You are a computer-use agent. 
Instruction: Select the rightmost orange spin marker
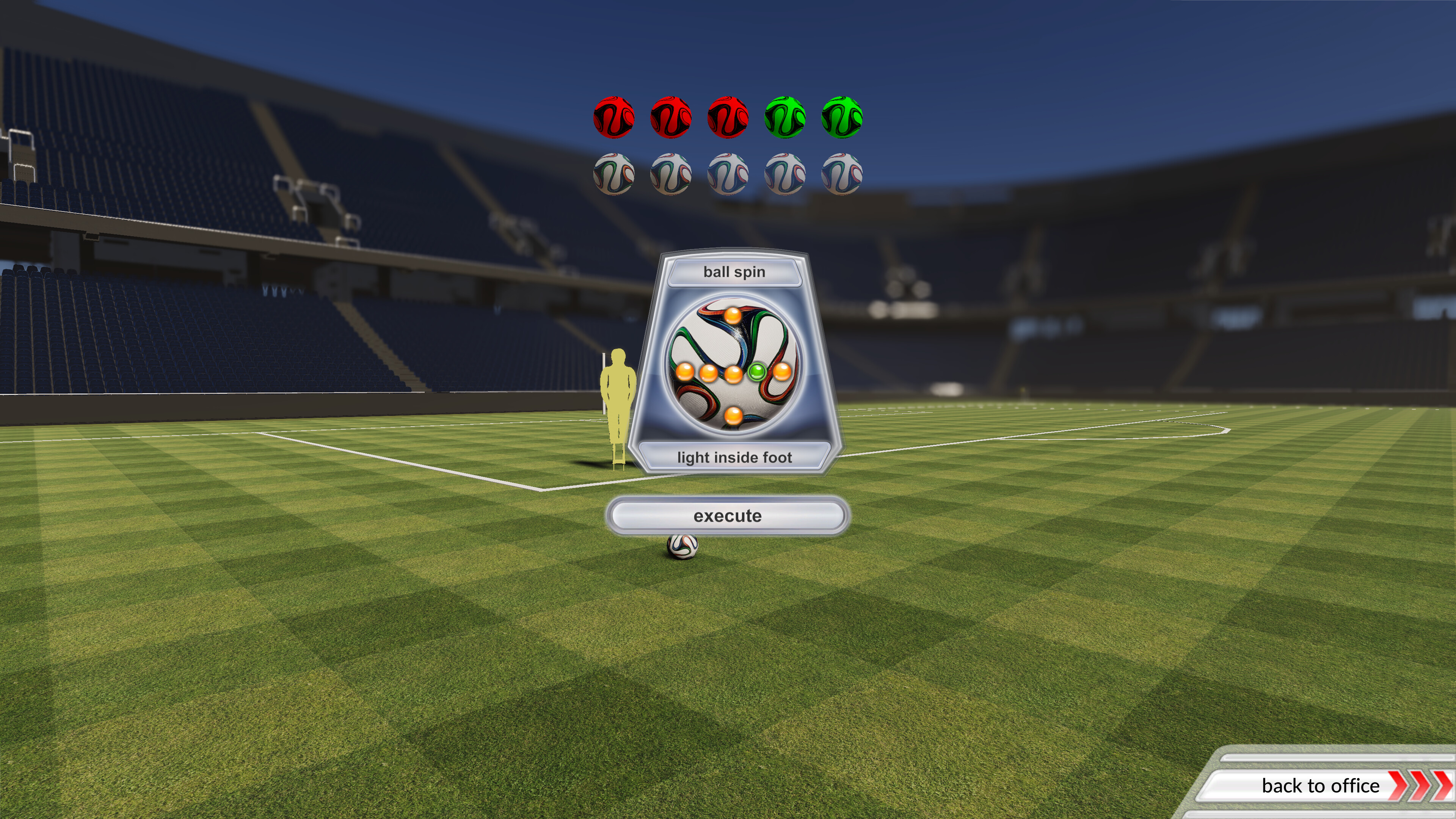pos(782,373)
